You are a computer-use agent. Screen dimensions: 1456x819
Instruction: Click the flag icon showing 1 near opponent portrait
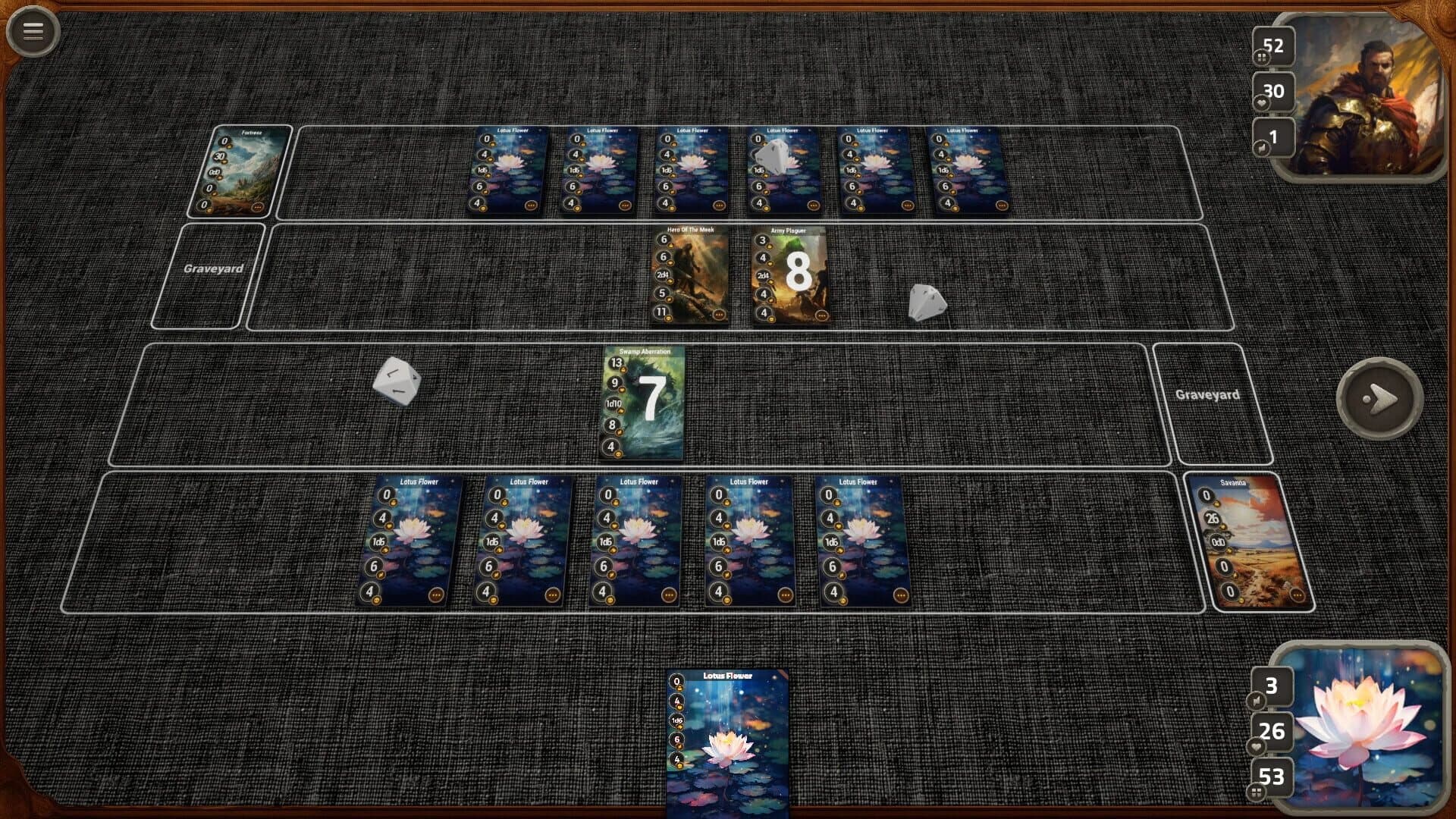pos(1272,135)
